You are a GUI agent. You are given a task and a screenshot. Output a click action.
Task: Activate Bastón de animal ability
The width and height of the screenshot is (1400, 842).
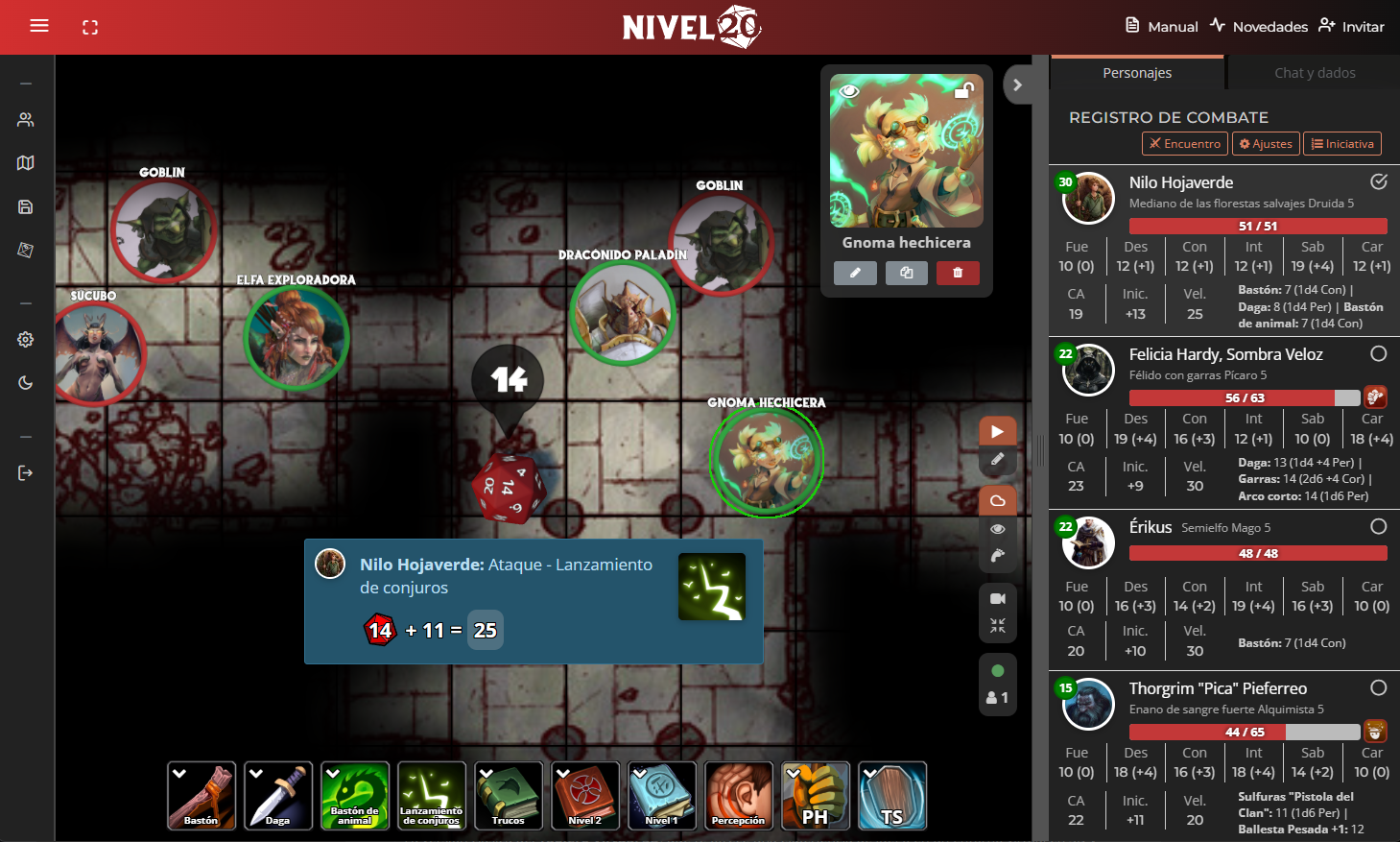pos(355,795)
